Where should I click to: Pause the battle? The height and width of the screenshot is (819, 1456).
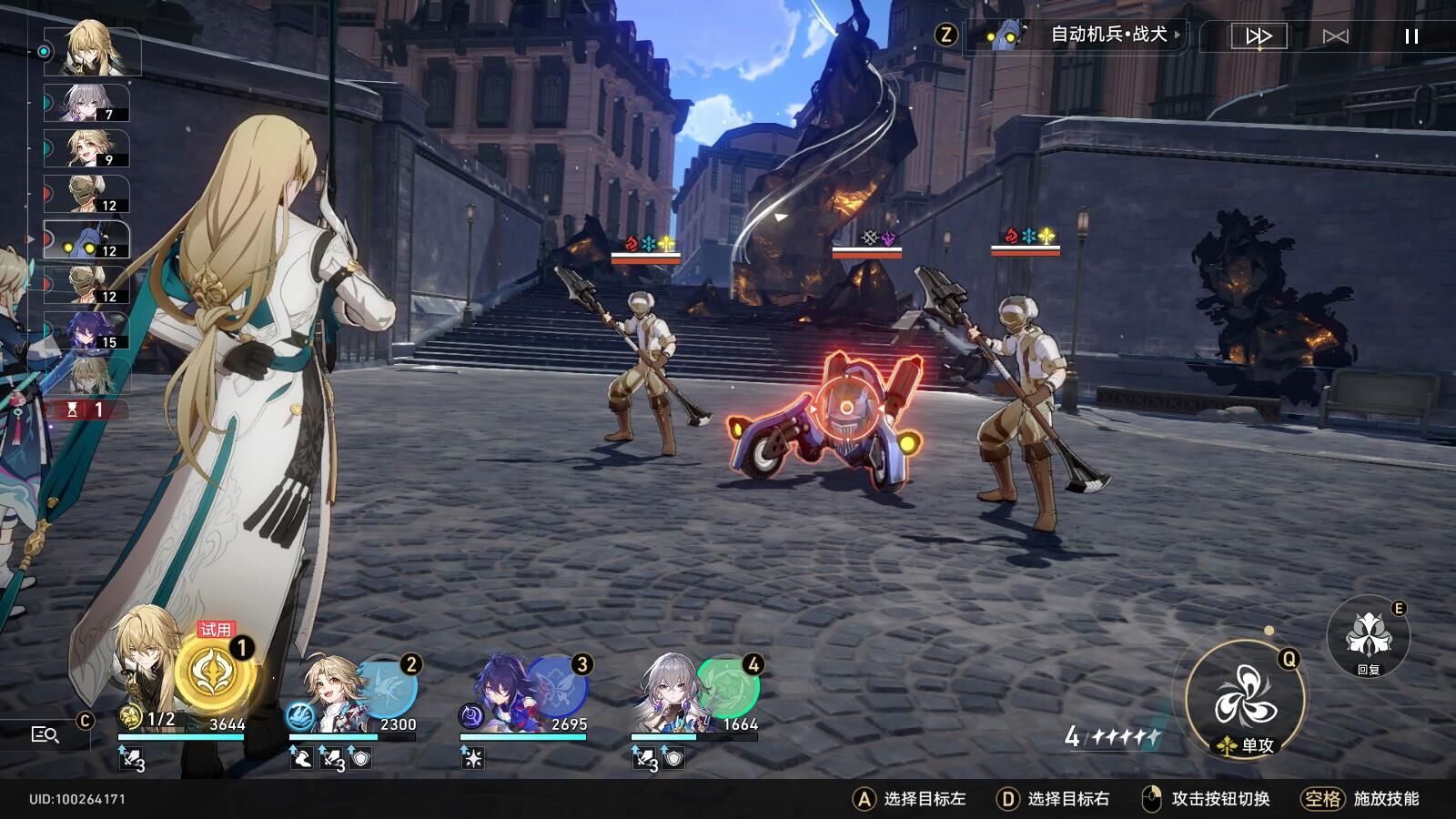pos(1411,36)
